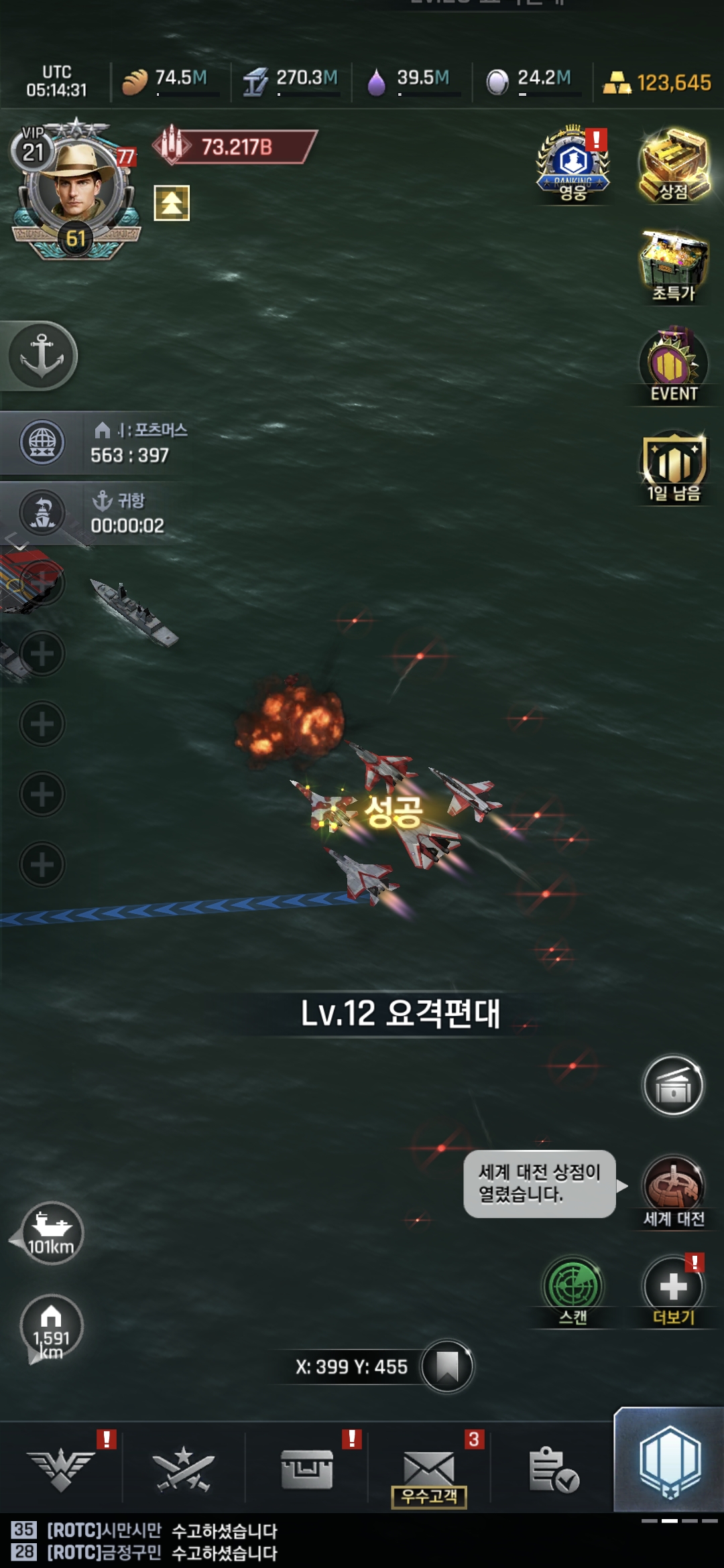The height and width of the screenshot is (1568, 724).
Task: Activate the 스캔 radar scan
Action: point(572,1288)
